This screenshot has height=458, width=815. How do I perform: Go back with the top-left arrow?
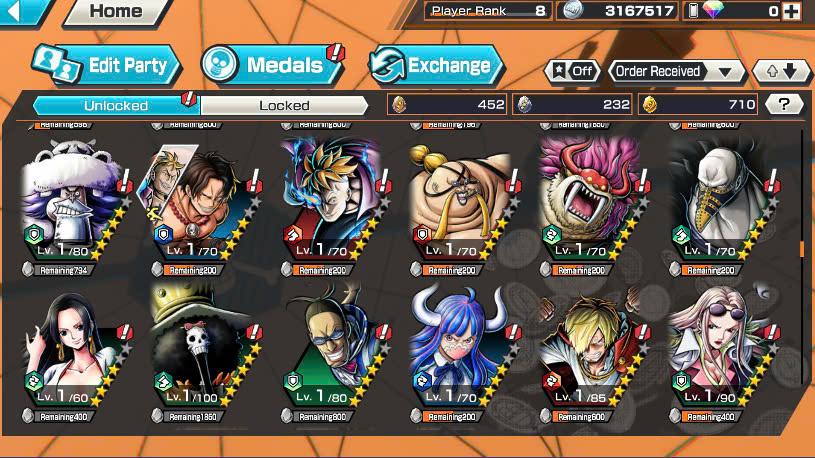[22, 11]
